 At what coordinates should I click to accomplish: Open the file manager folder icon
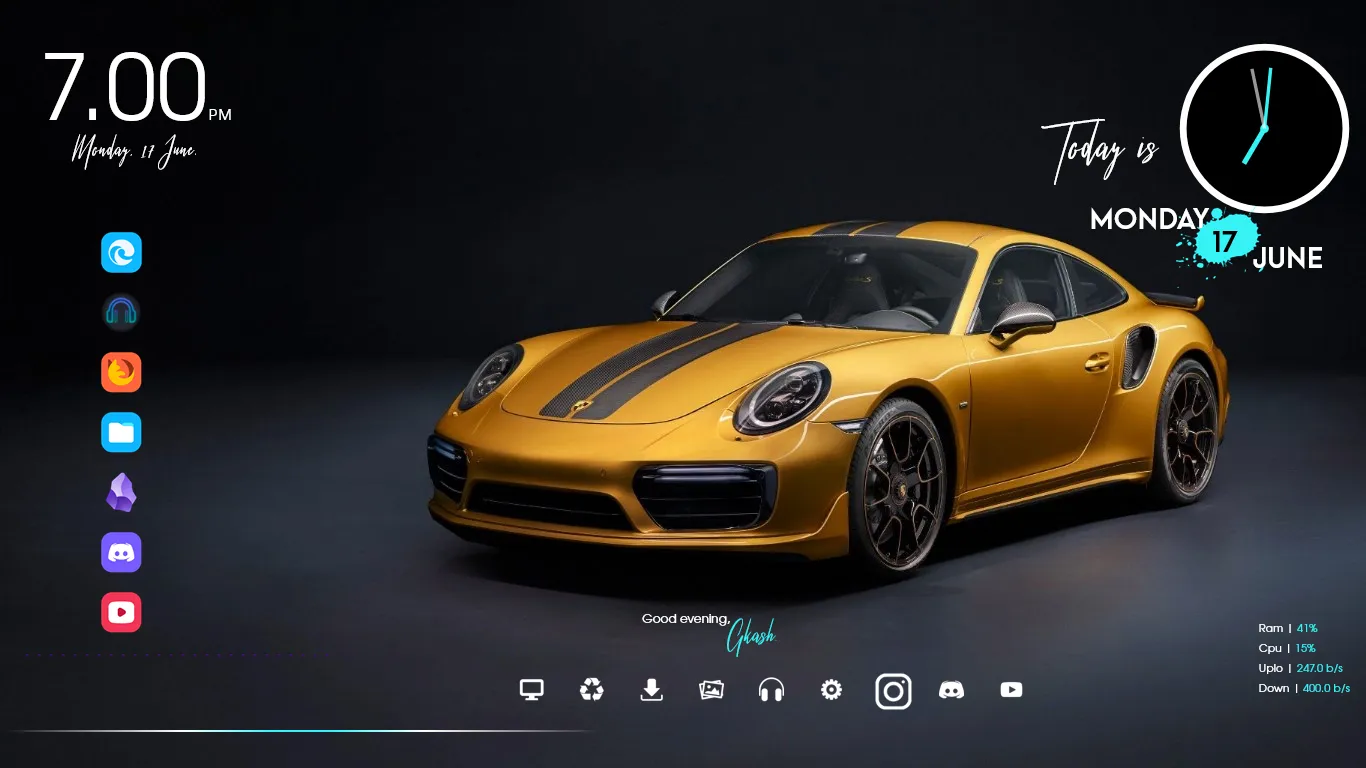tap(121, 432)
